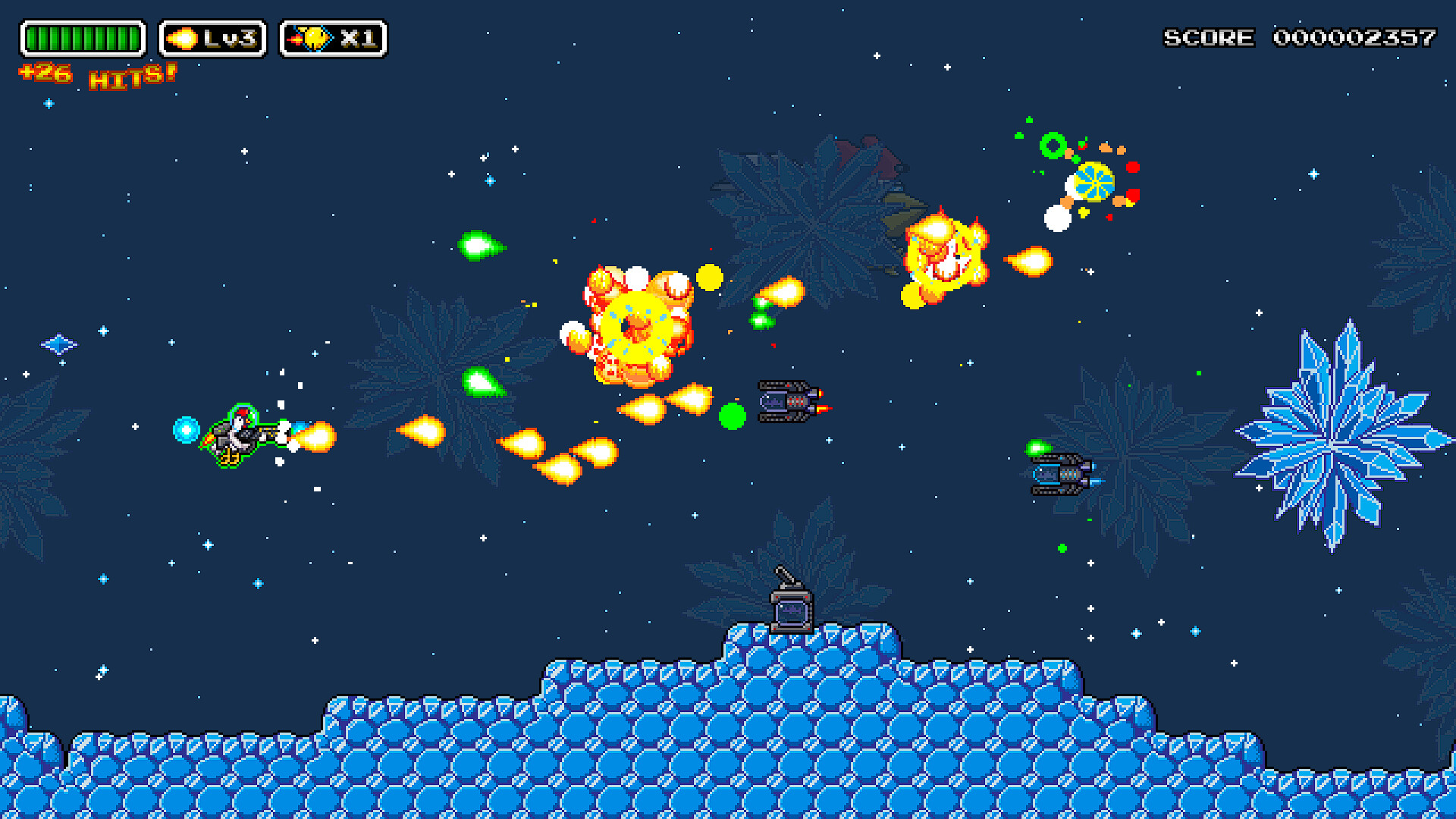
Task: Click the Lv3 weapon power icon
Action: (x=211, y=36)
